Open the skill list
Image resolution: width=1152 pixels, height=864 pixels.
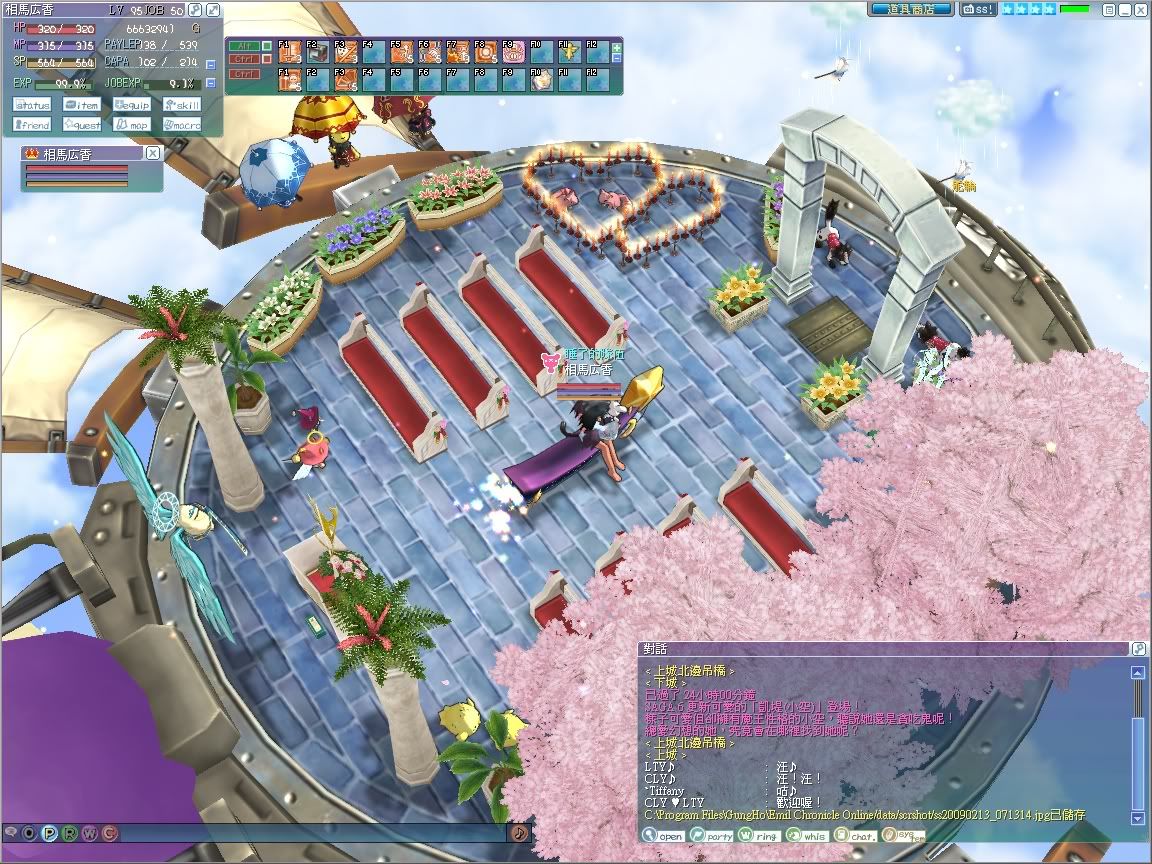coord(181,105)
